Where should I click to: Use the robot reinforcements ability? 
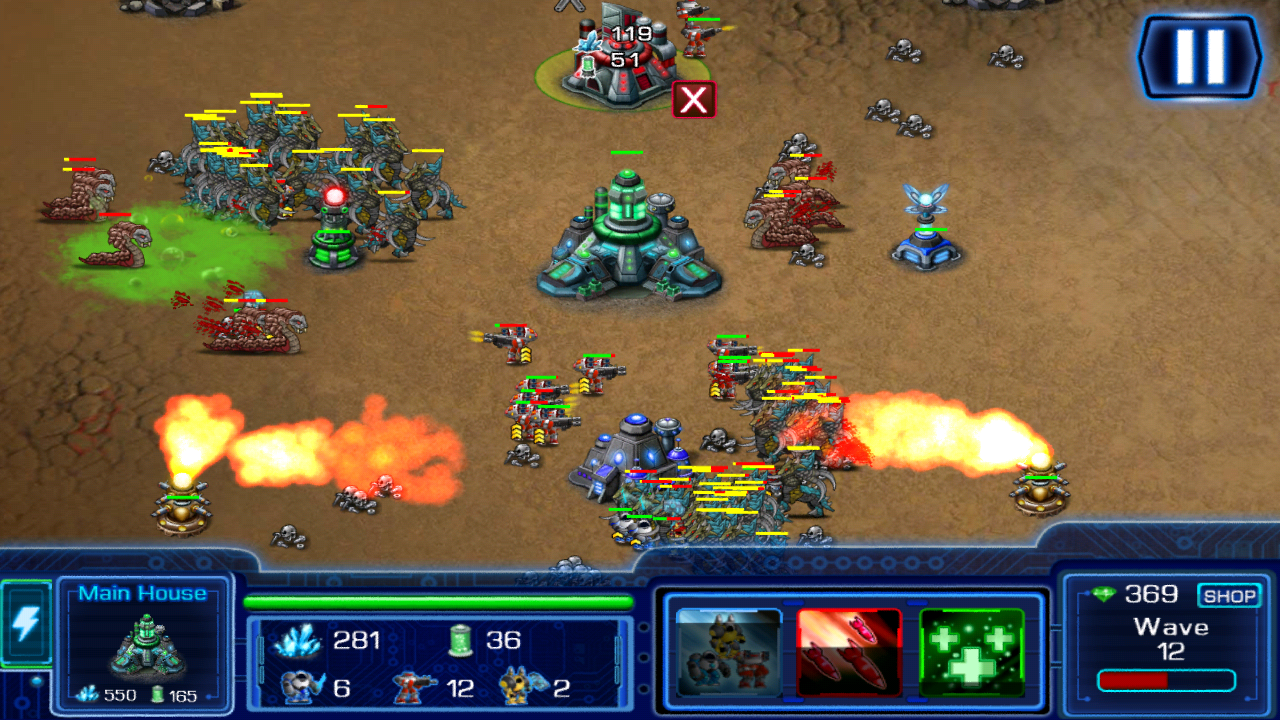[x=728, y=653]
